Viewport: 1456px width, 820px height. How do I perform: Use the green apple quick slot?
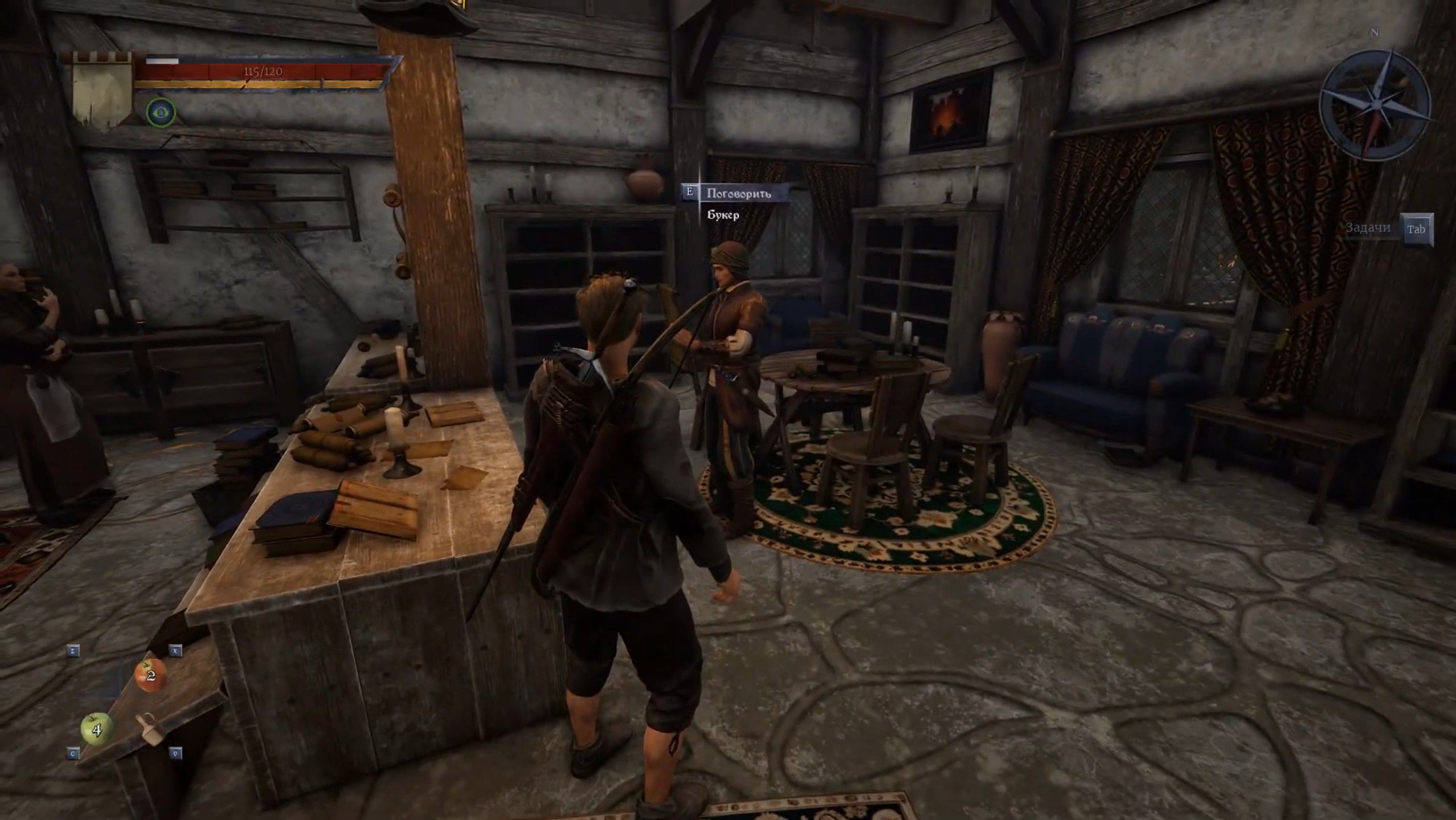[x=96, y=728]
